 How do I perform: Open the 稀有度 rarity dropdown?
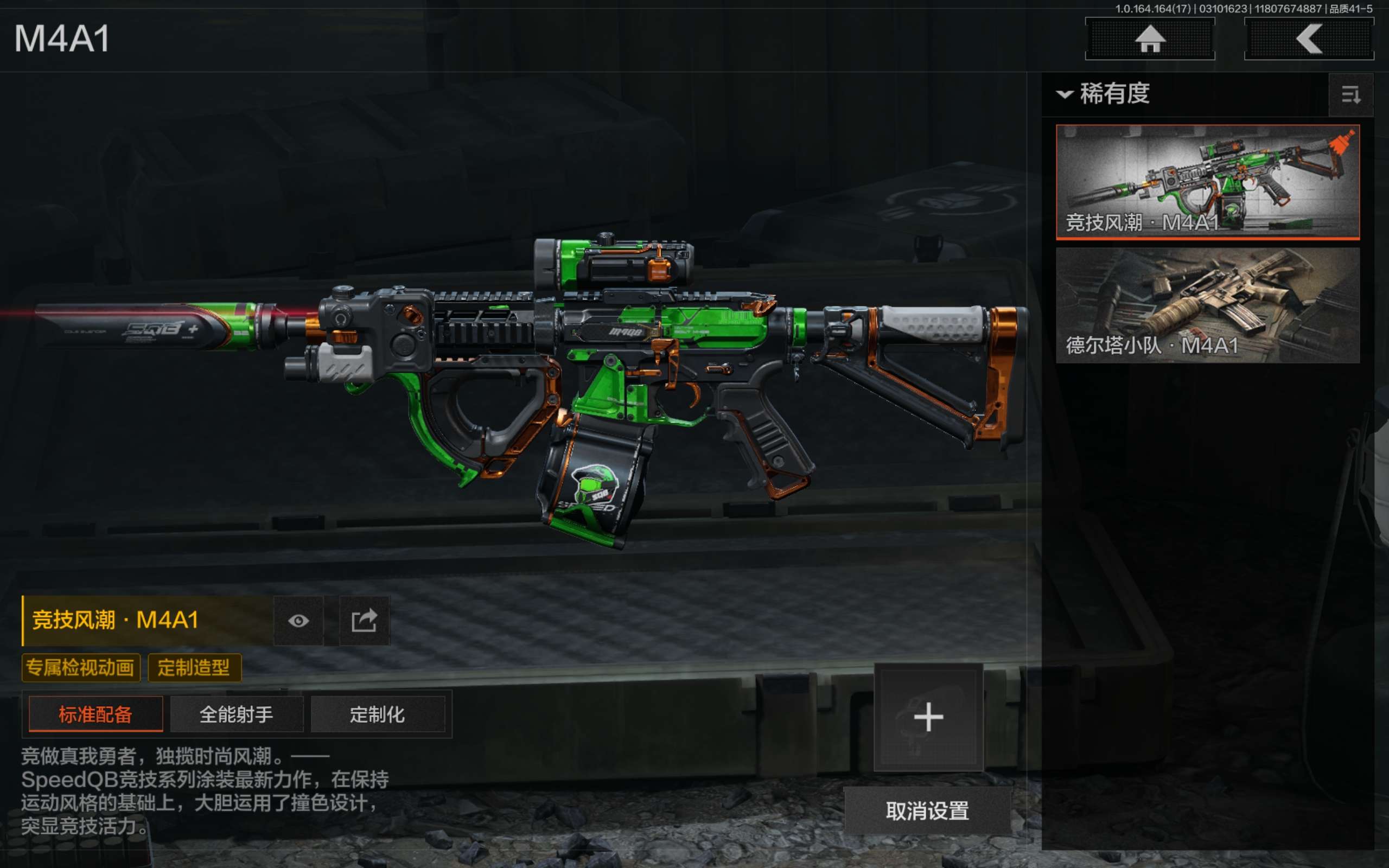(1103, 93)
